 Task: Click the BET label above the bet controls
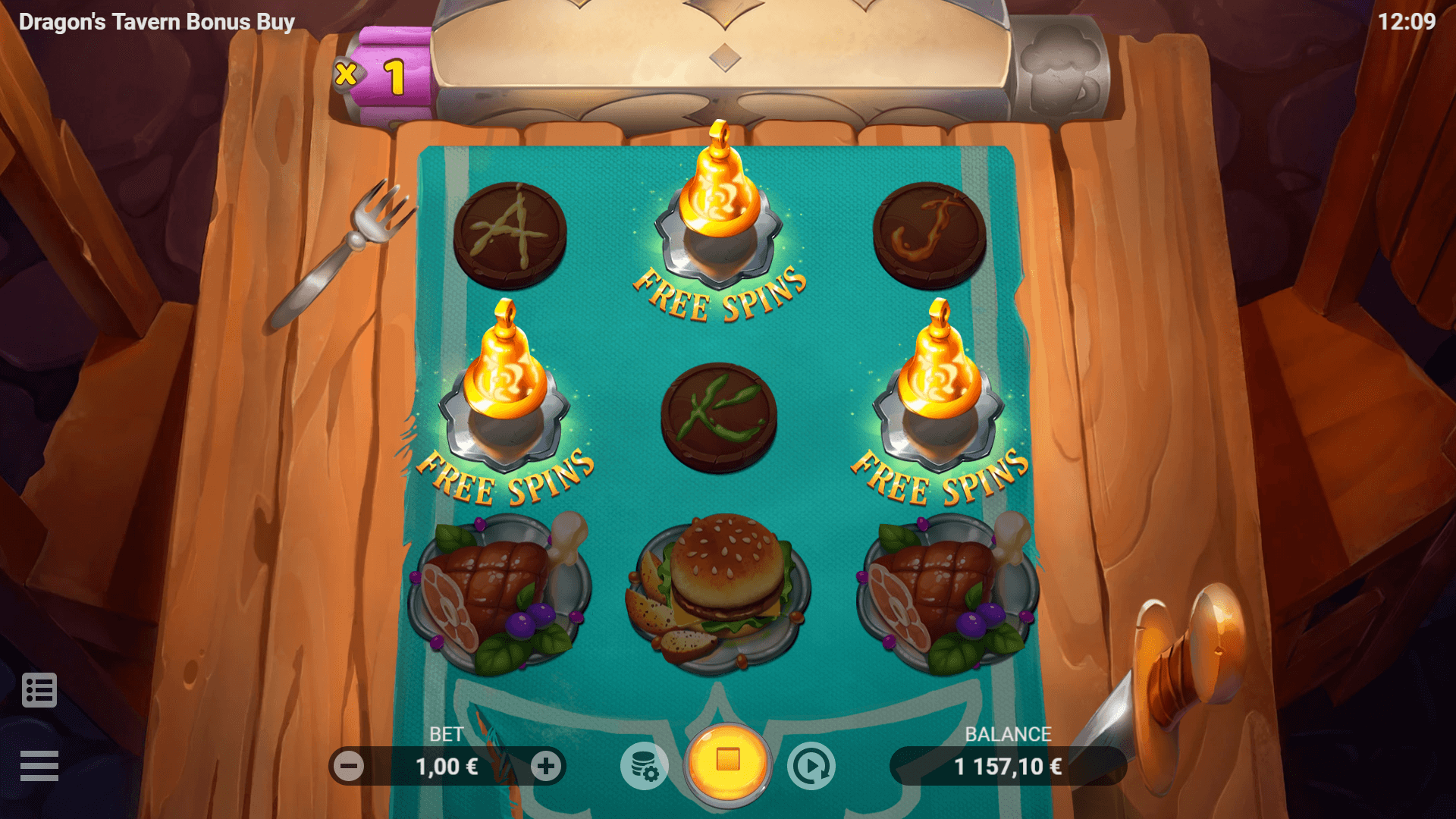pos(447,734)
